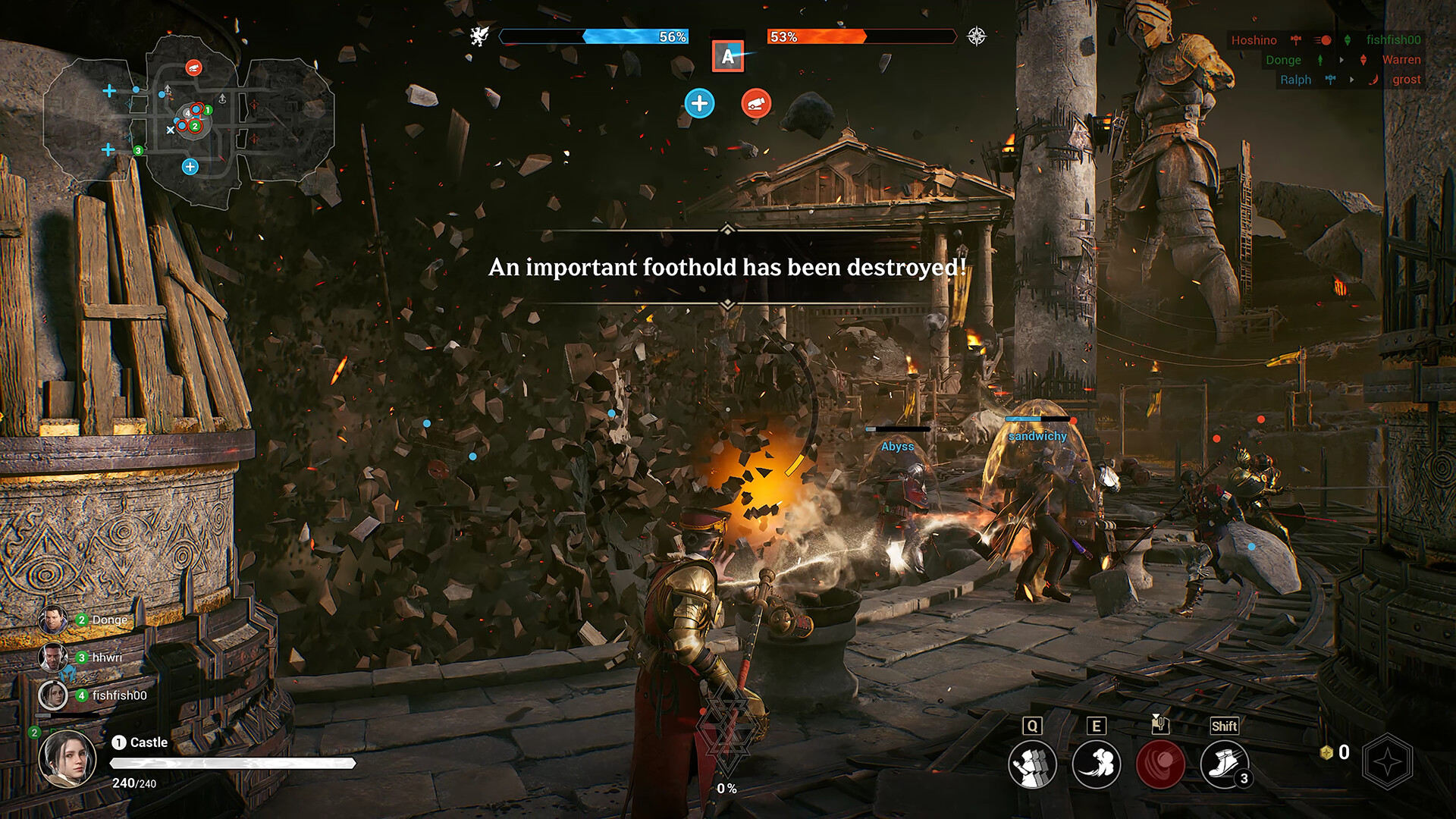This screenshot has width=1456, height=819.
Task: Expand the Ralph versus grost kill entry
Action: pyautogui.click(x=1297, y=79)
